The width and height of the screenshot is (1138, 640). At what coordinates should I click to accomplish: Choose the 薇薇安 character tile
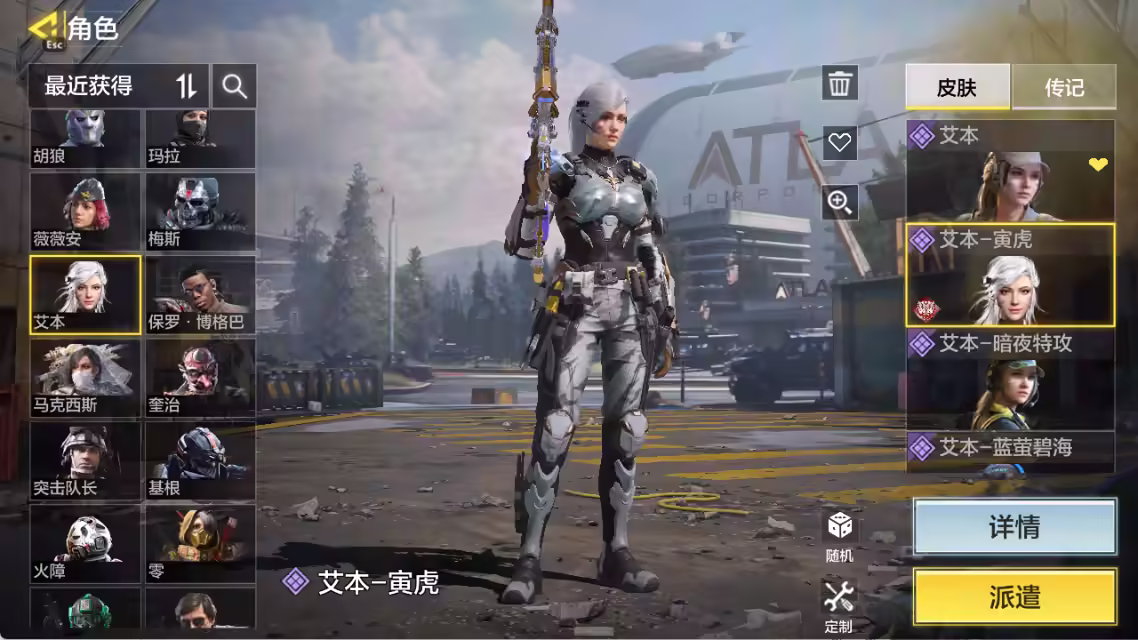[x=85, y=211]
